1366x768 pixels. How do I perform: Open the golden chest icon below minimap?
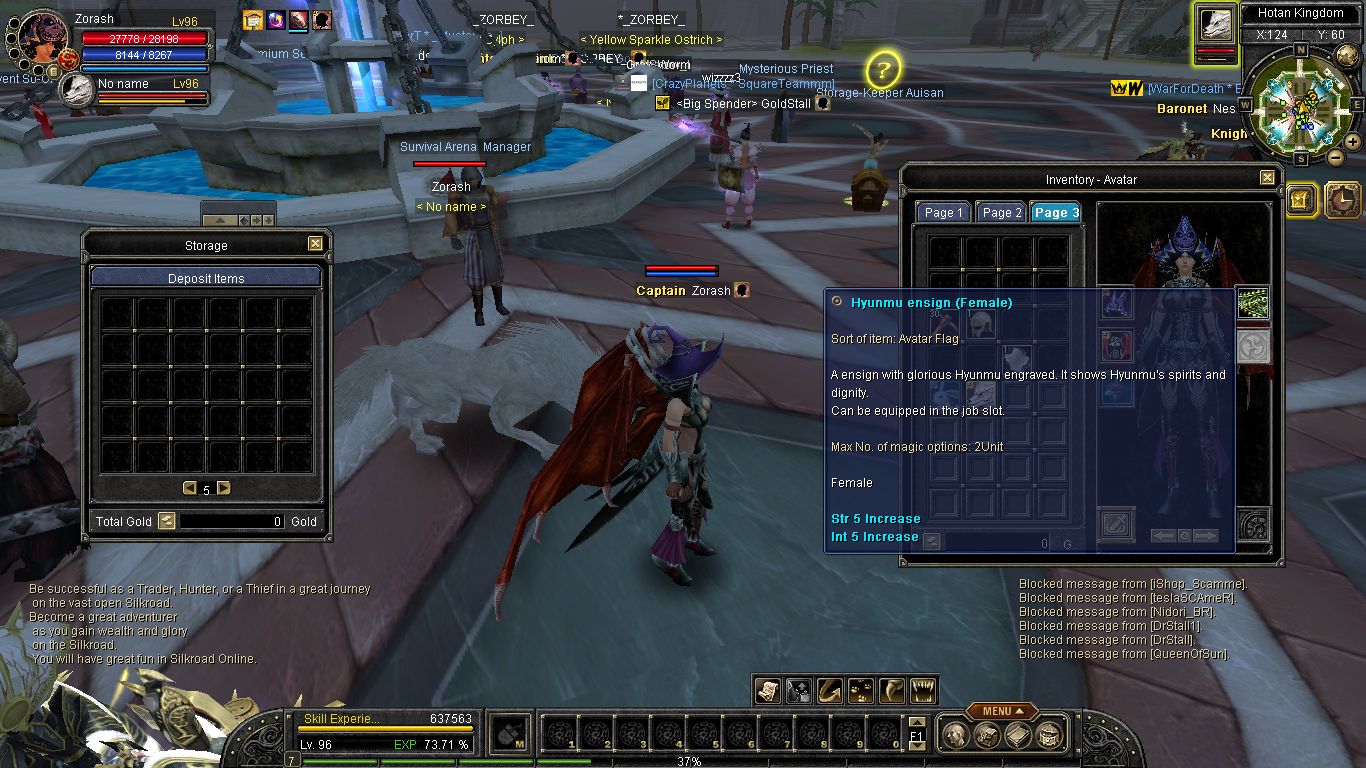[1300, 199]
